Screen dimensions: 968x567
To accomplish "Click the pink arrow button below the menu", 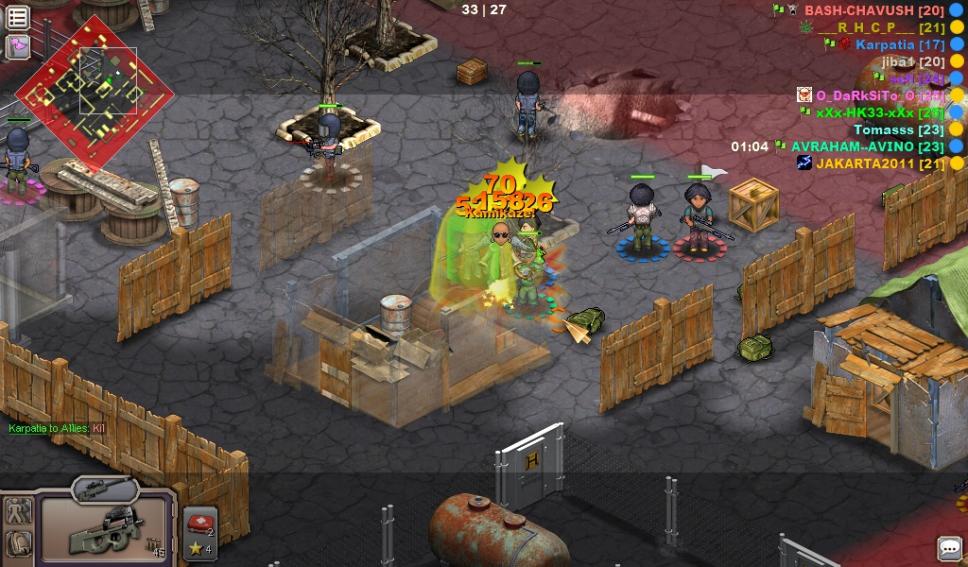I will pyautogui.click(x=18, y=46).
